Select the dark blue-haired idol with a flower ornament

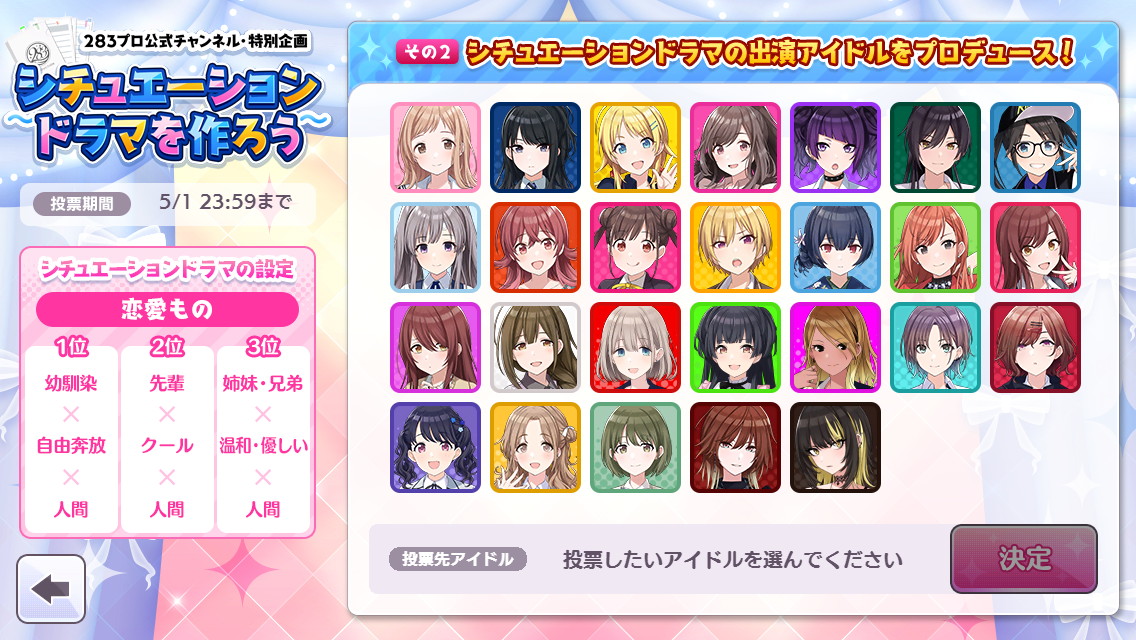point(835,247)
